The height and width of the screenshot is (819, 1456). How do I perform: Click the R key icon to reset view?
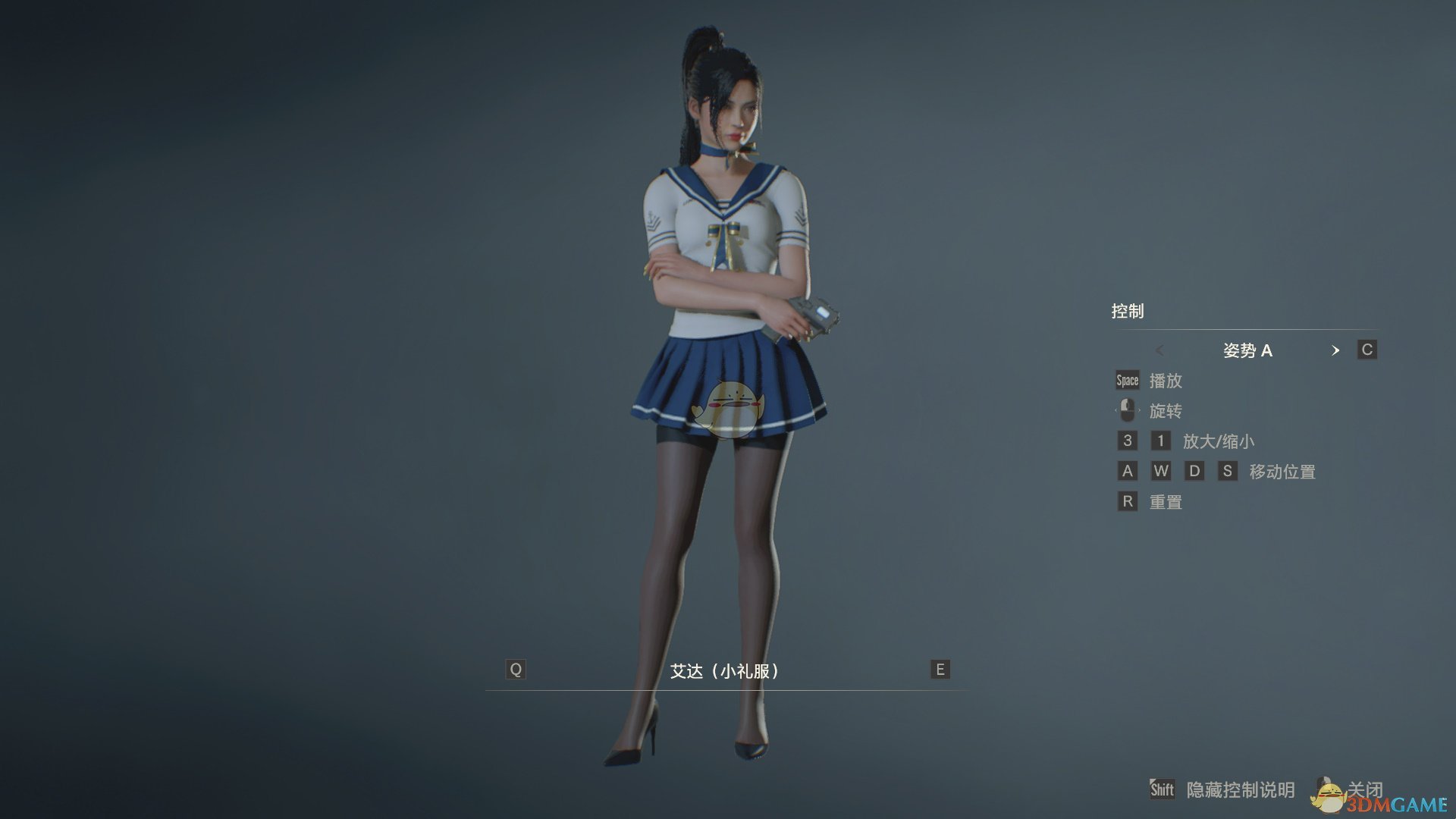tap(1127, 501)
